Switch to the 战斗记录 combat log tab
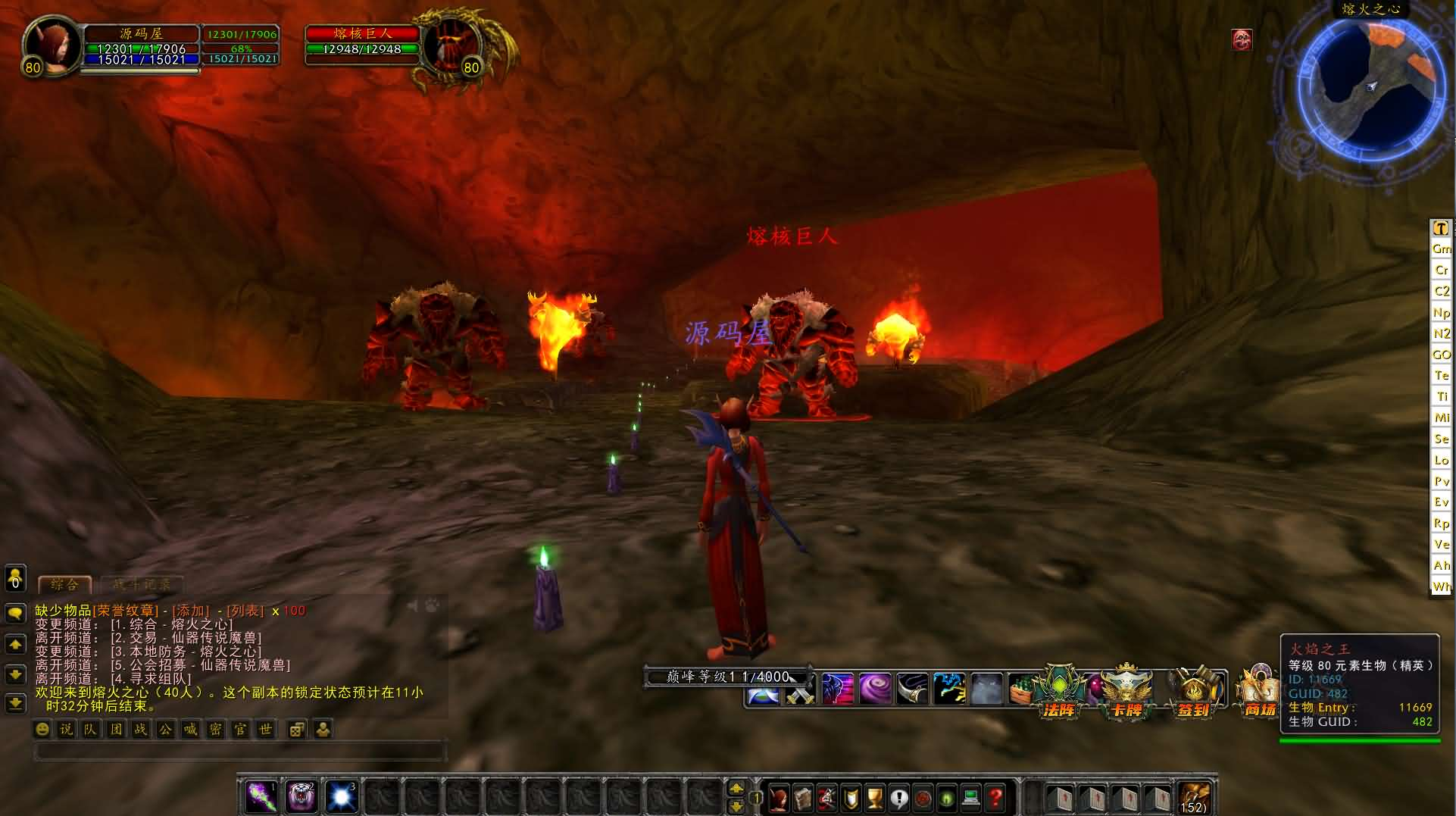 pyautogui.click(x=142, y=584)
